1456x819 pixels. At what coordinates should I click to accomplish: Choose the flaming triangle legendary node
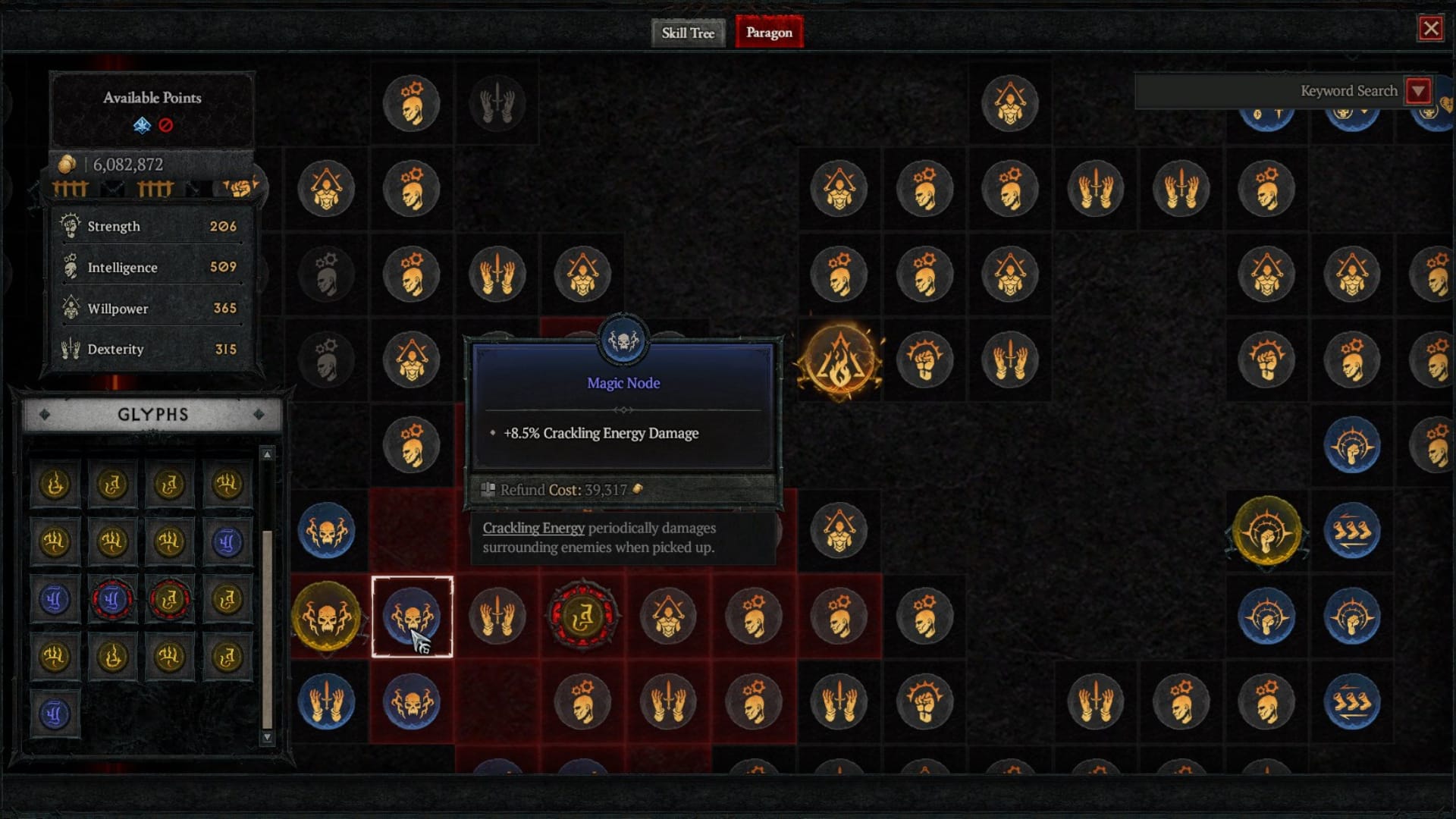[839, 360]
